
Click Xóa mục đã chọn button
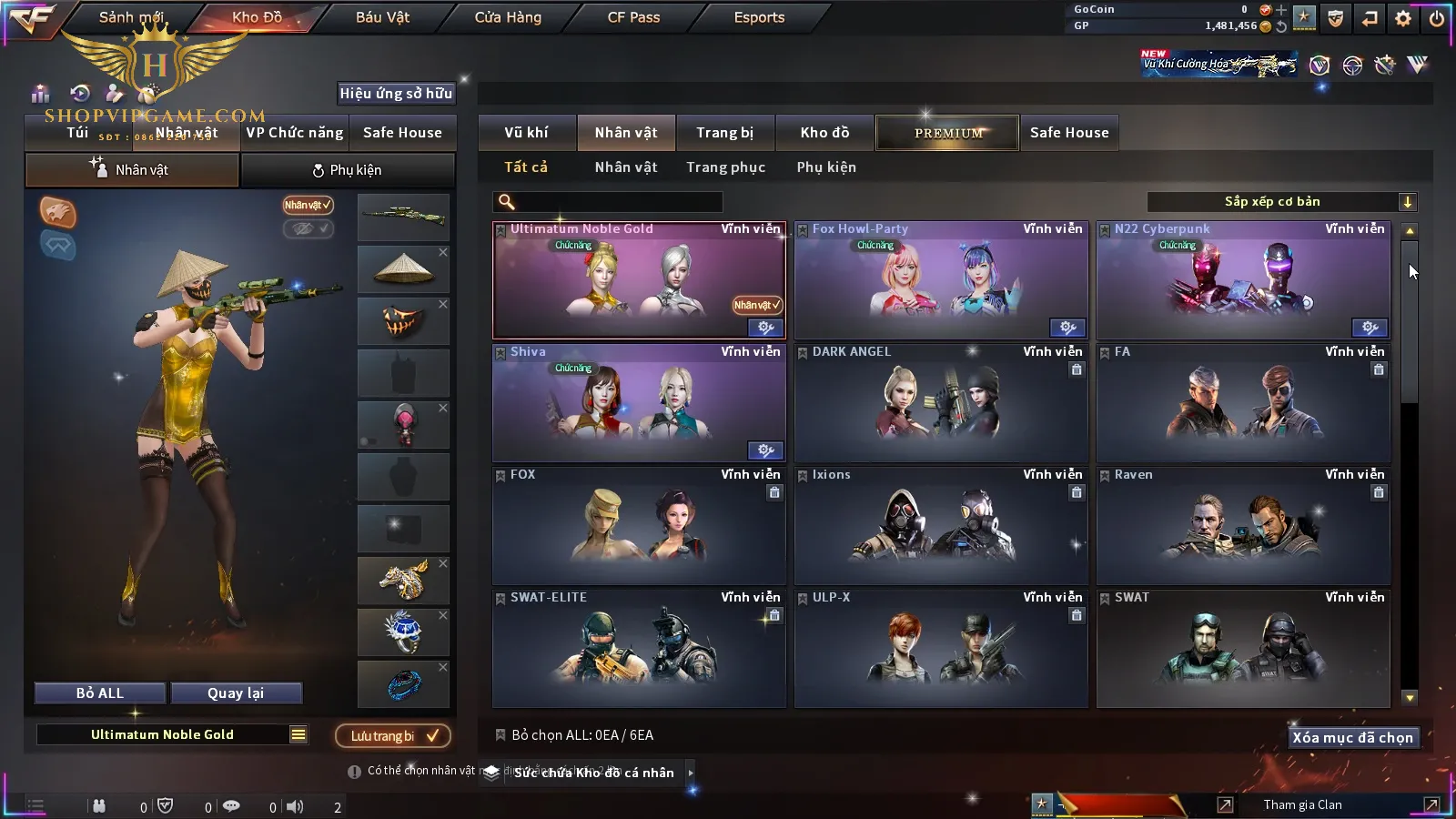point(1352,738)
